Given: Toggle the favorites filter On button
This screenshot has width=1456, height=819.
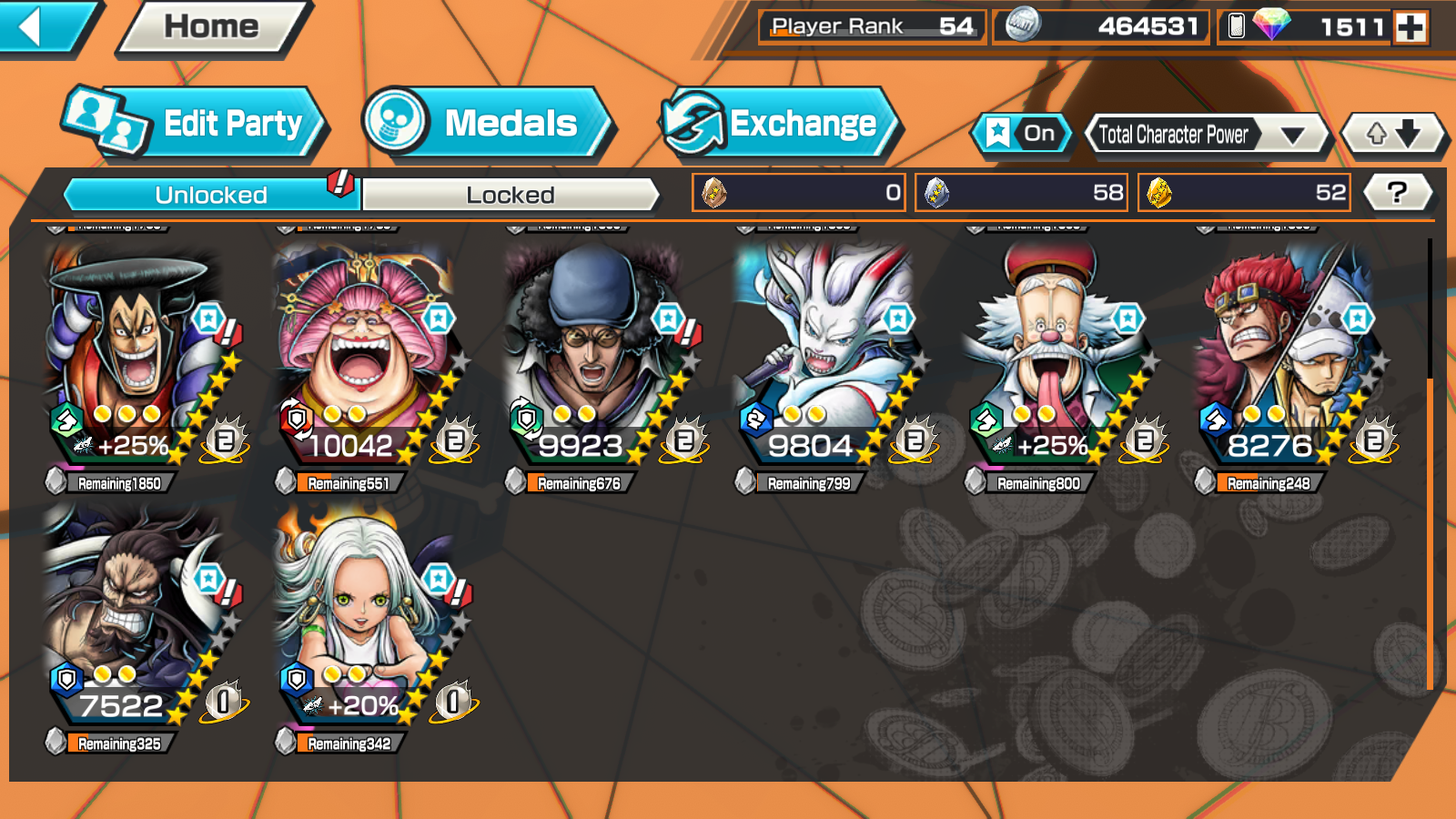Looking at the screenshot, I should [1022, 134].
